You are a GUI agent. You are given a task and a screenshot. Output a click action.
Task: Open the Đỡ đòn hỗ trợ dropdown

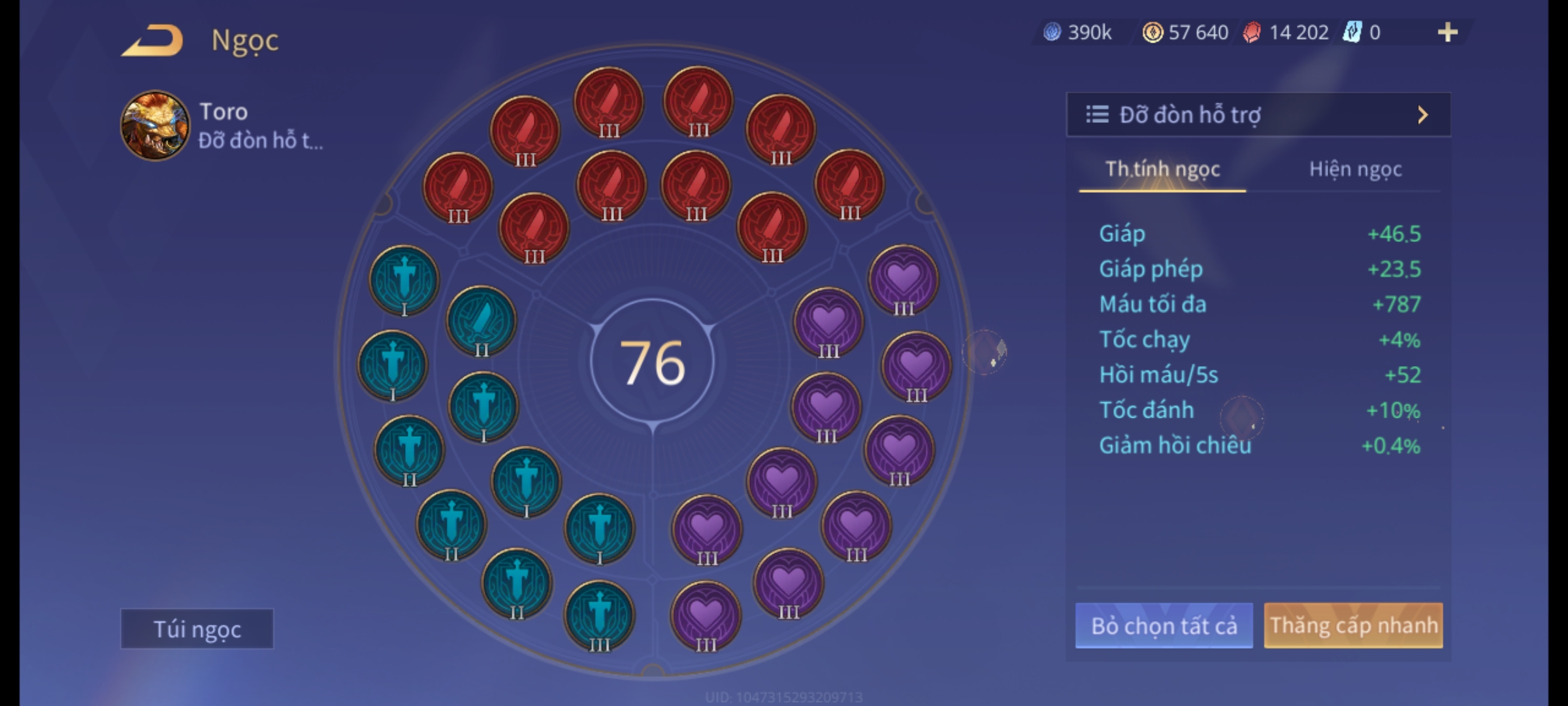(x=1258, y=115)
